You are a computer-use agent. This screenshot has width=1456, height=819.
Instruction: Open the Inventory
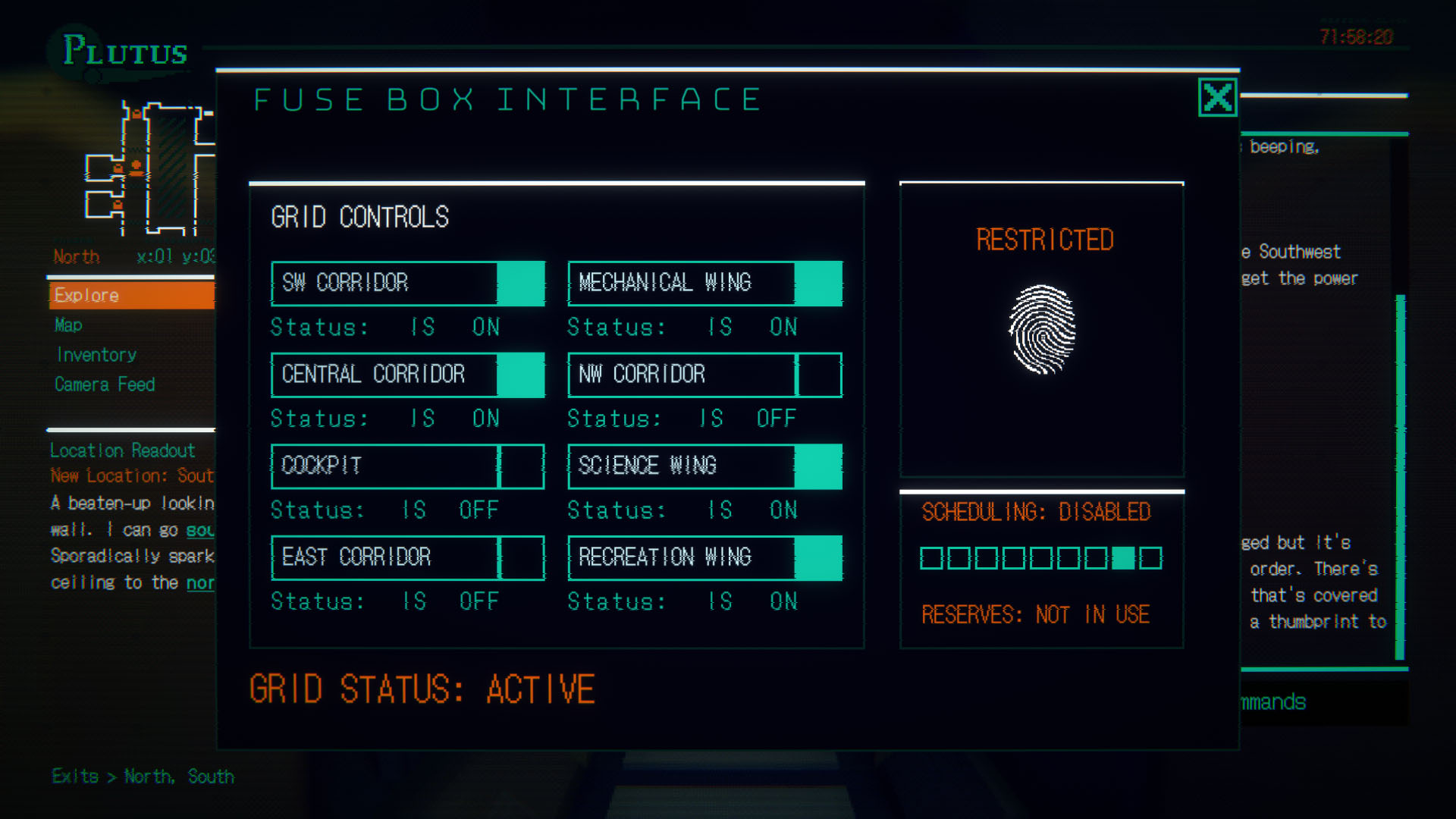(96, 355)
